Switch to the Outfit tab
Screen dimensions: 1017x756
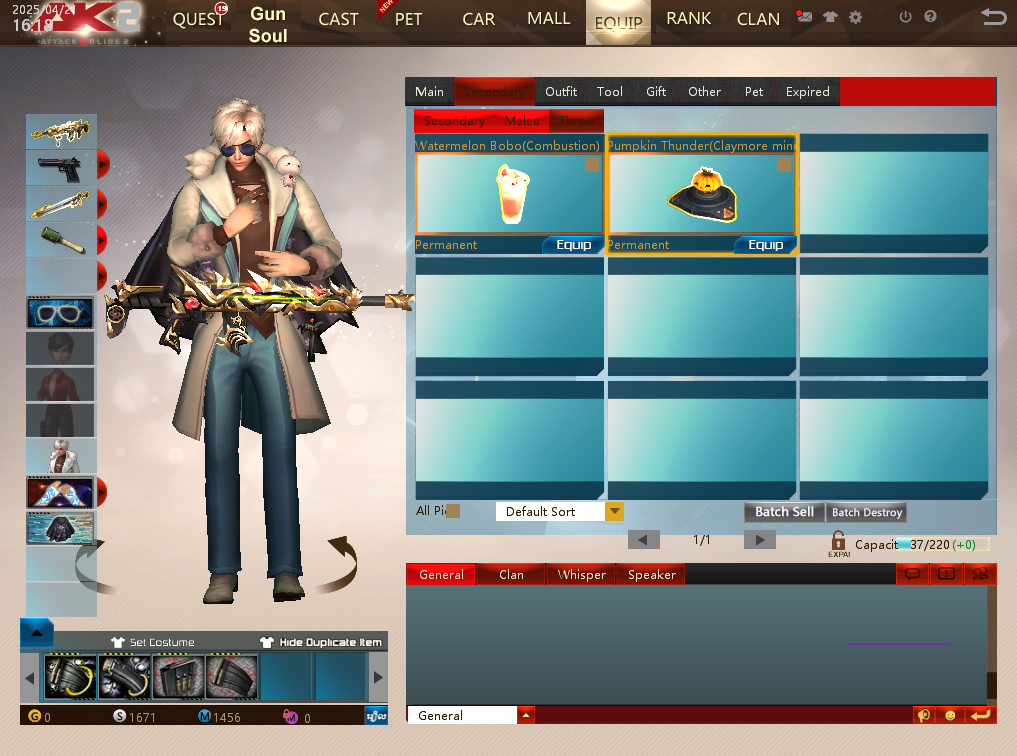point(561,92)
